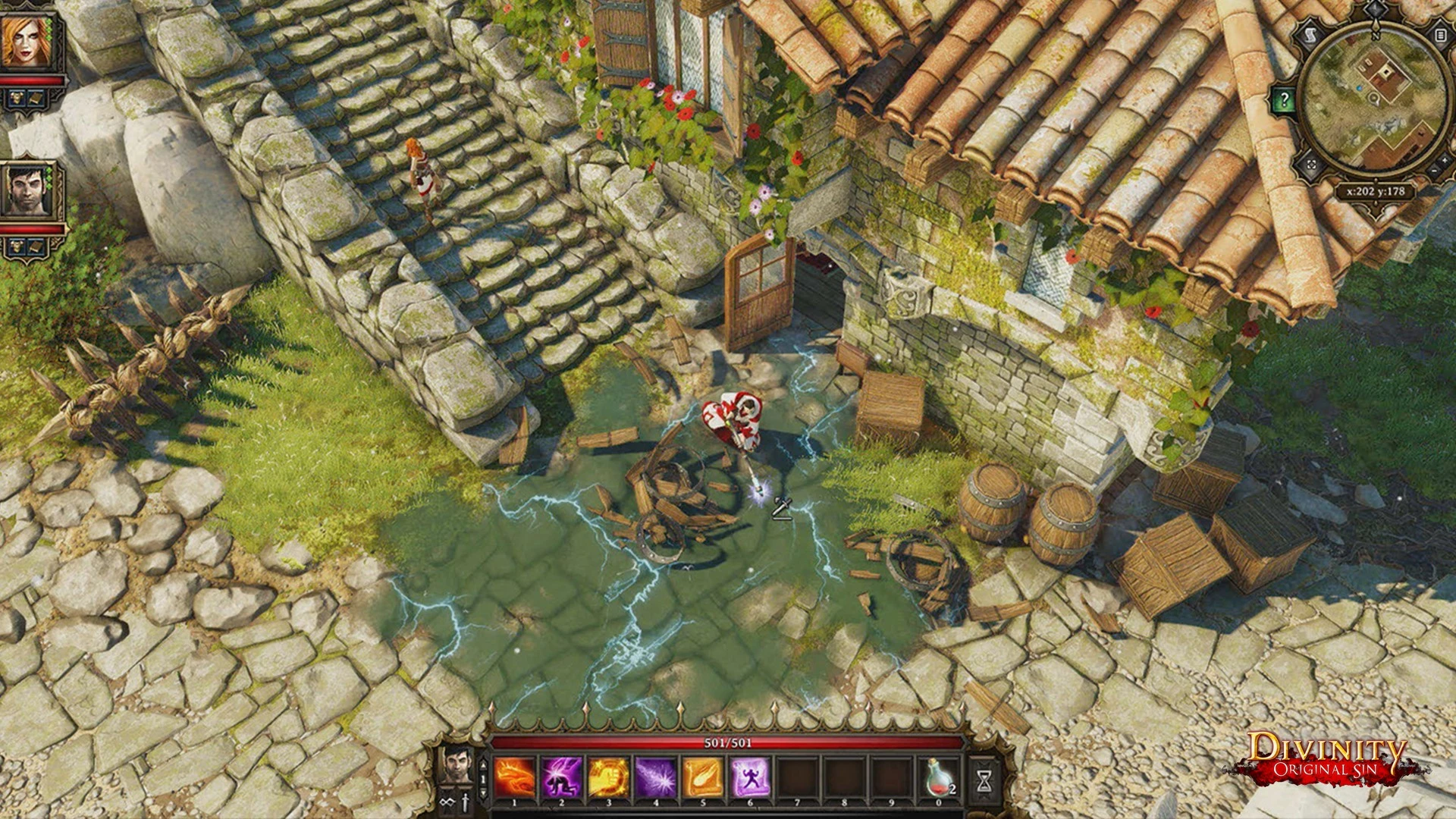The image size is (1456, 819).
Task: Click the hourglass end turn button
Action: click(x=985, y=779)
